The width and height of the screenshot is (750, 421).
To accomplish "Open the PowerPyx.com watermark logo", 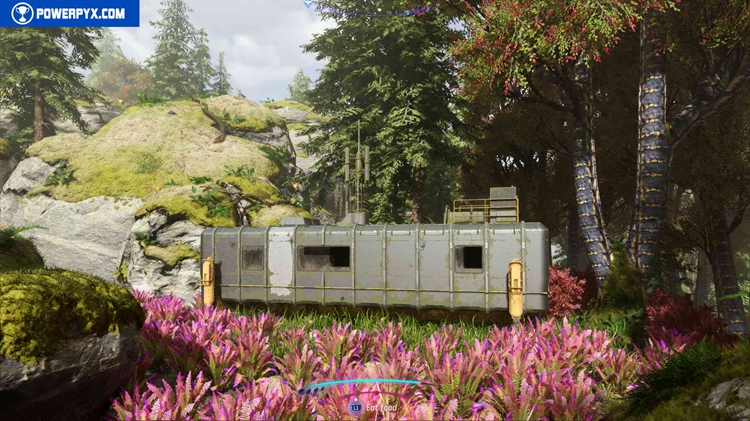I will click(69, 13).
